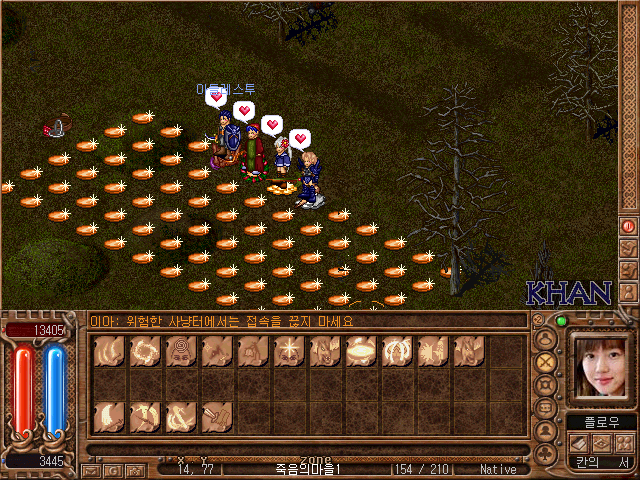Click the book icon under character name

tap(577, 442)
